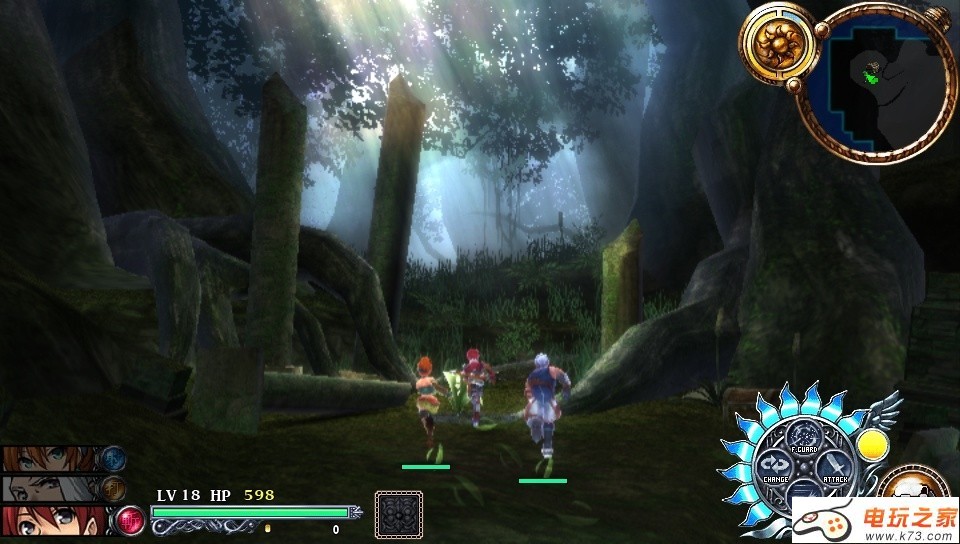Use the Attack sword button
Viewport: 960px width, 544px height.
833,468
